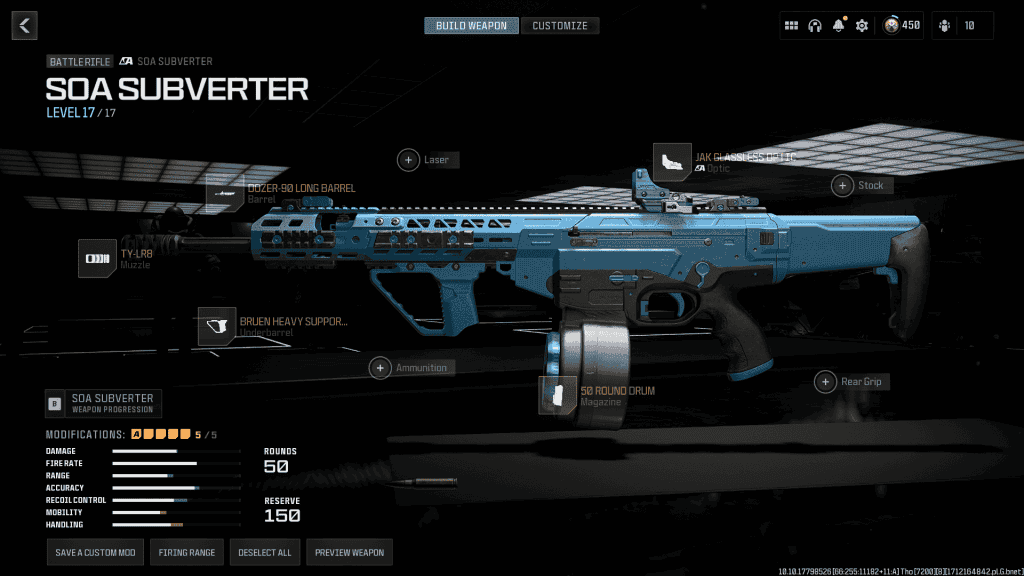Go back using the arrow button

[24, 25]
